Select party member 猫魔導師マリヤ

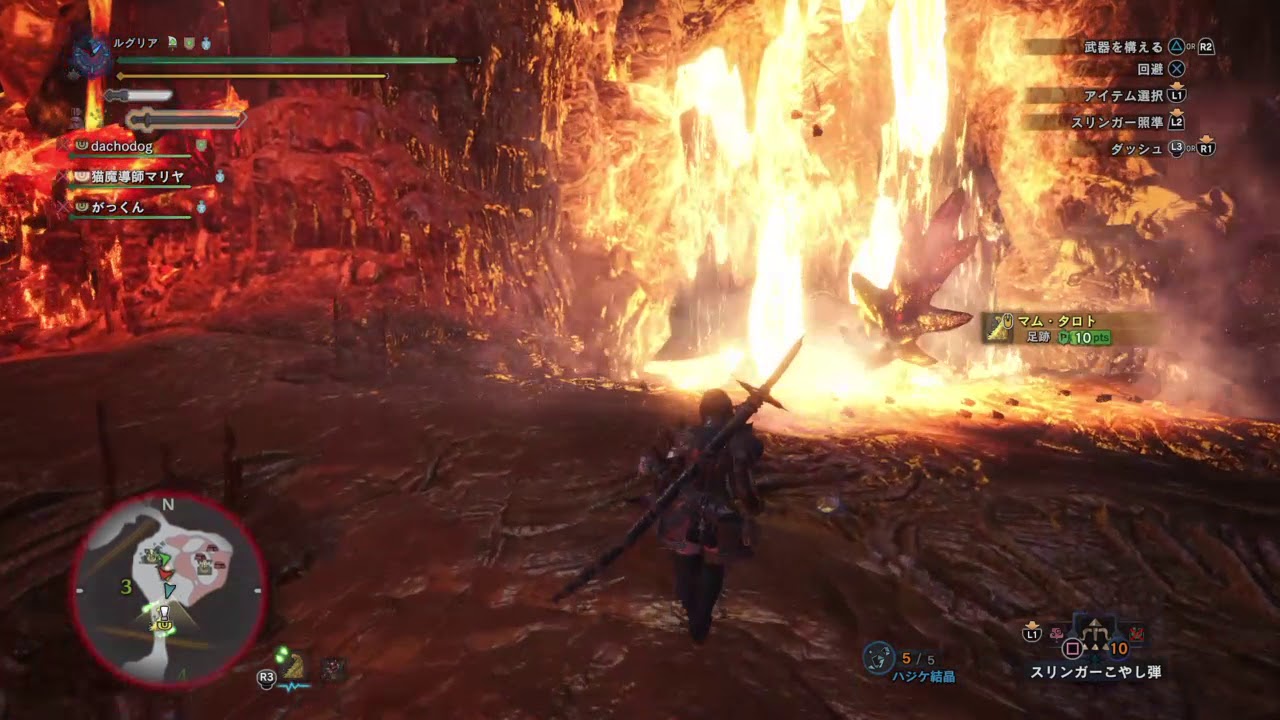coord(138,177)
